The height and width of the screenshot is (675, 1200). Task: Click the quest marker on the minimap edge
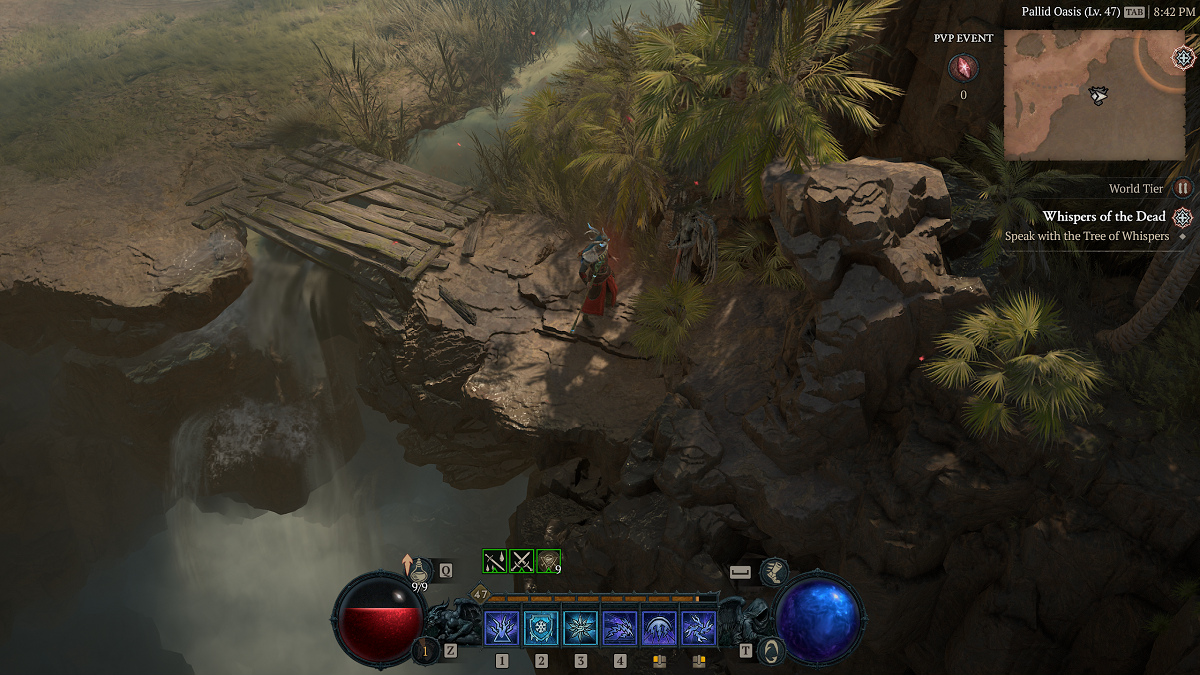[1183, 57]
